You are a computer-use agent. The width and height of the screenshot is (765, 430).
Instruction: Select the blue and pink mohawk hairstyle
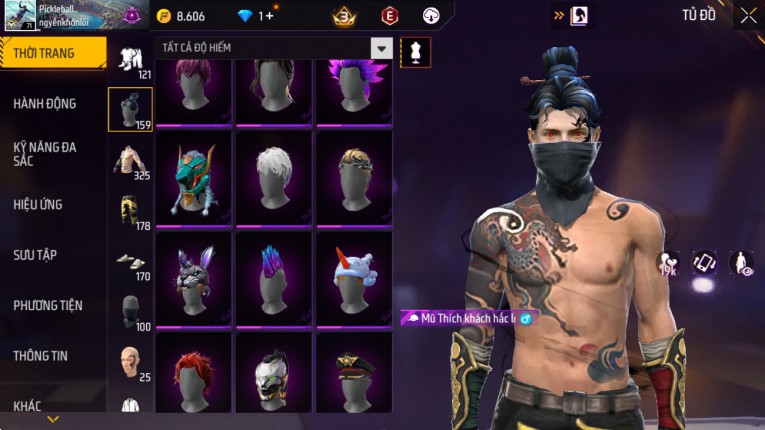(x=274, y=278)
